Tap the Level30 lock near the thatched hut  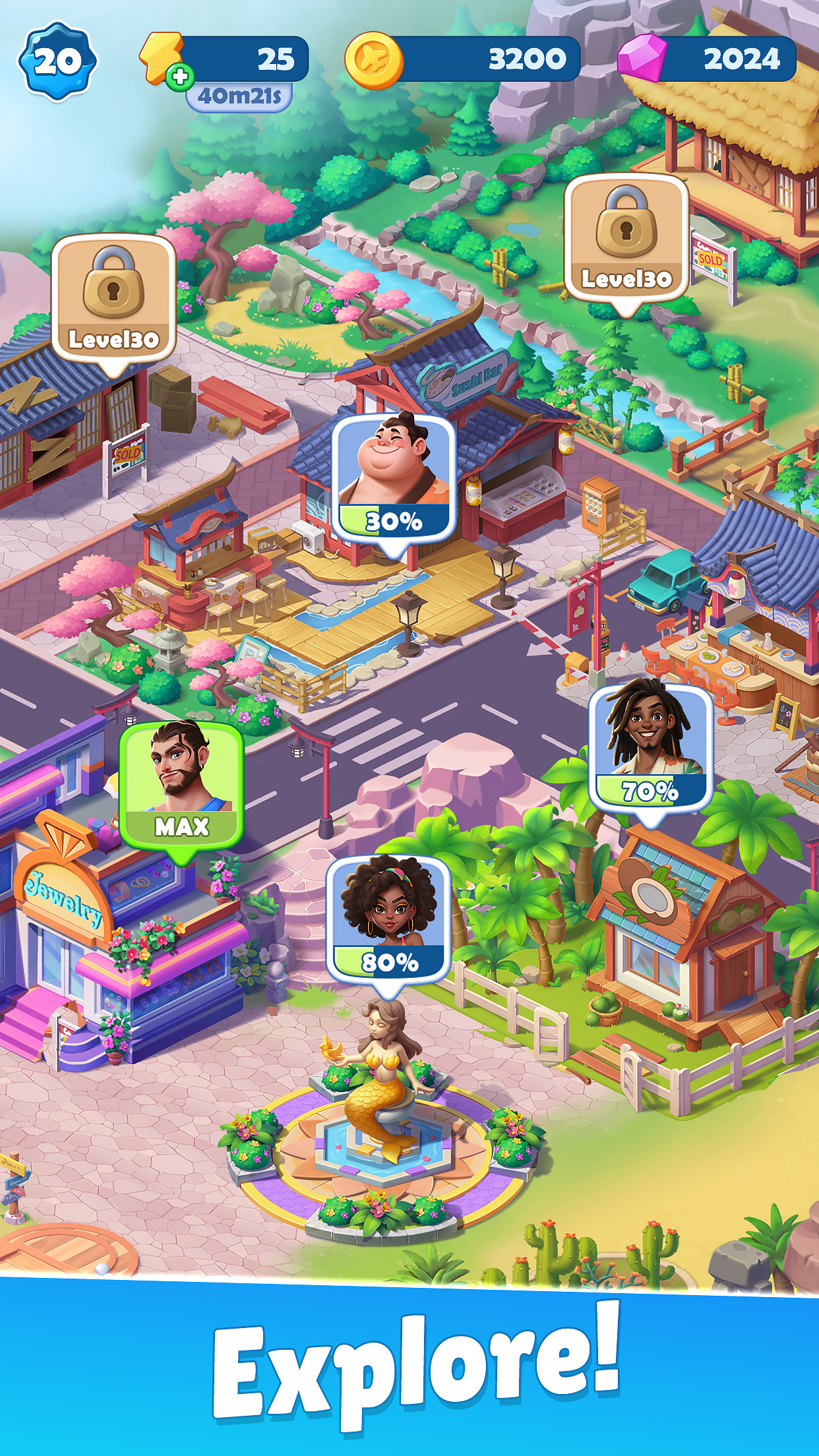(626, 237)
